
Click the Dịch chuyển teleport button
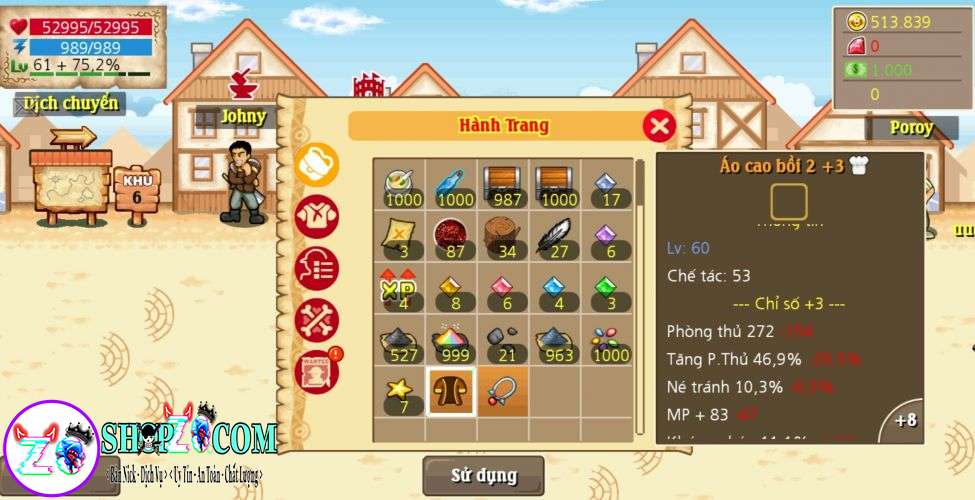[x=70, y=103]
